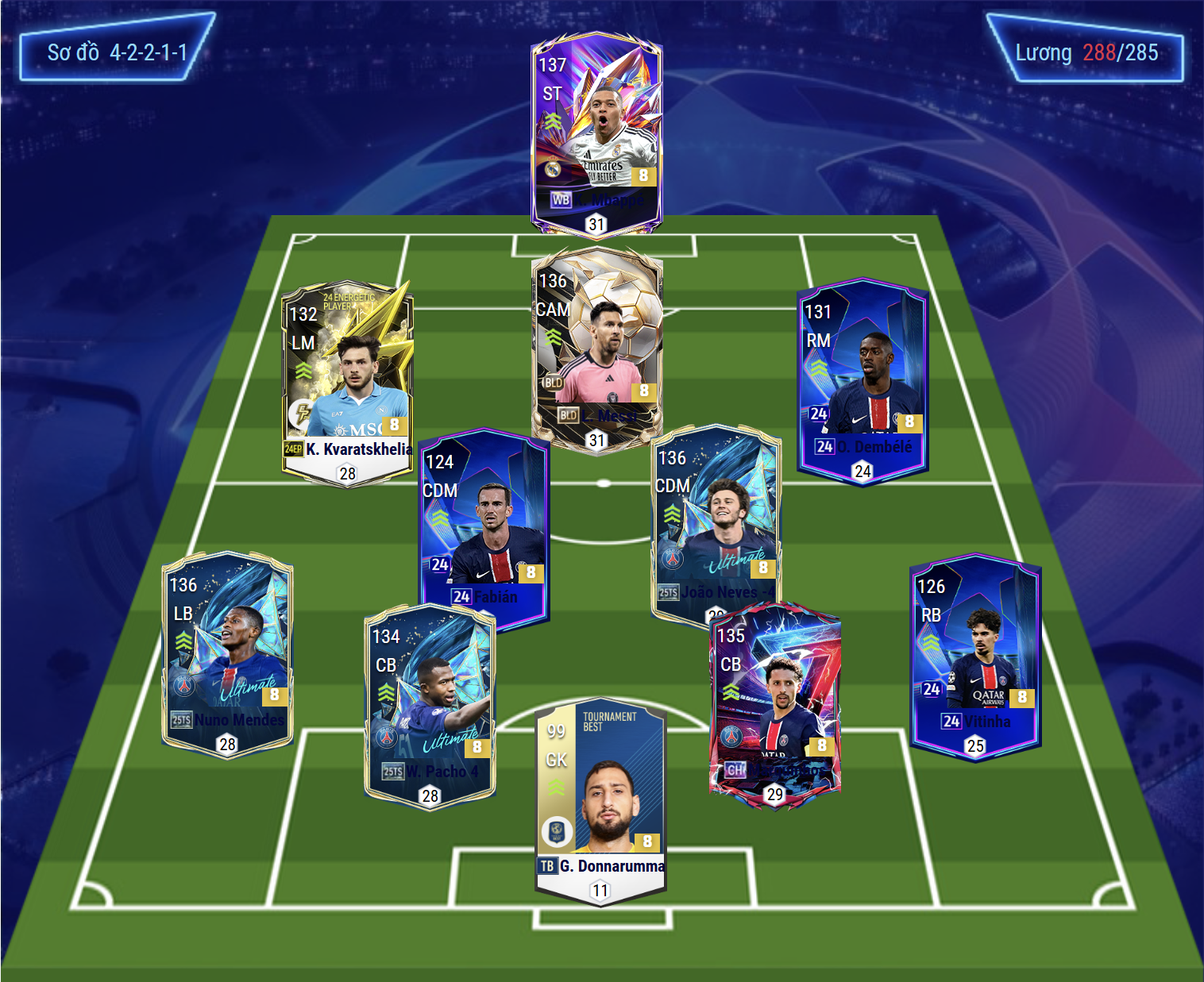
Task: Select the Vitinha RB card
Action: [975, 654]
